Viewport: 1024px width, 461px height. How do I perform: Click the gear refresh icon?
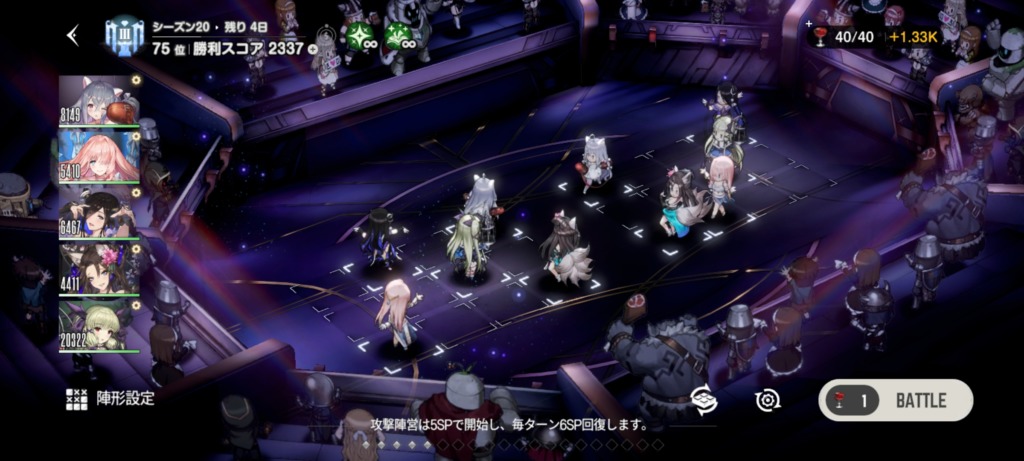click(767, 399)
